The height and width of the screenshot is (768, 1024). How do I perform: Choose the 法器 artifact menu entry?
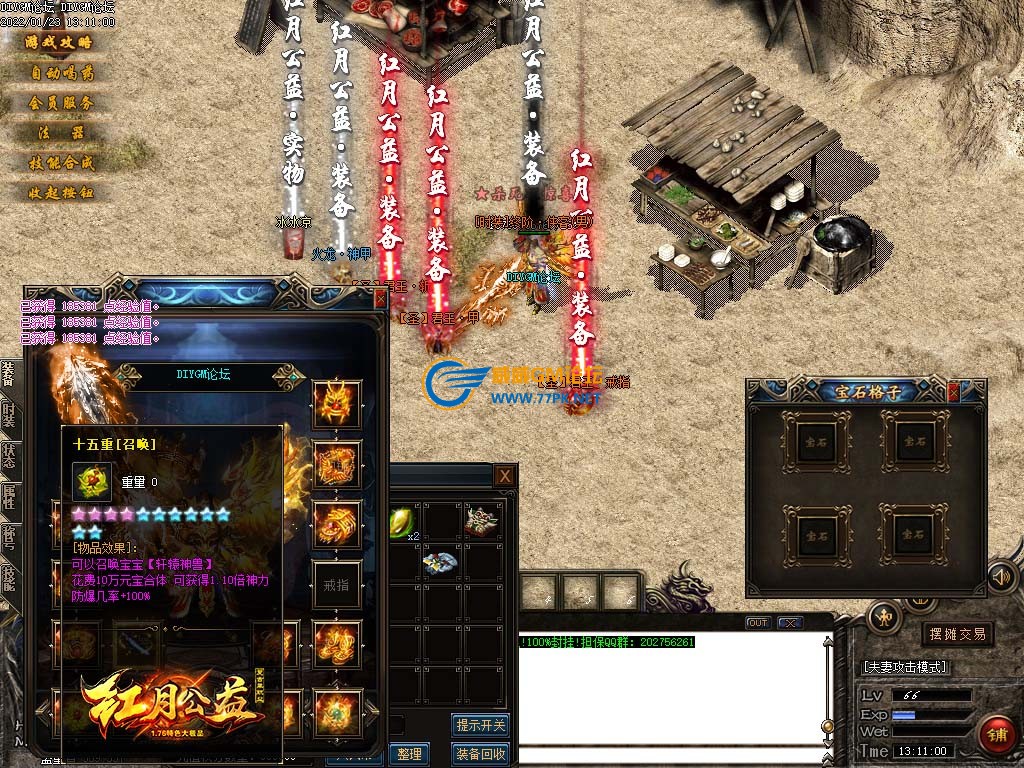[59, 132]
